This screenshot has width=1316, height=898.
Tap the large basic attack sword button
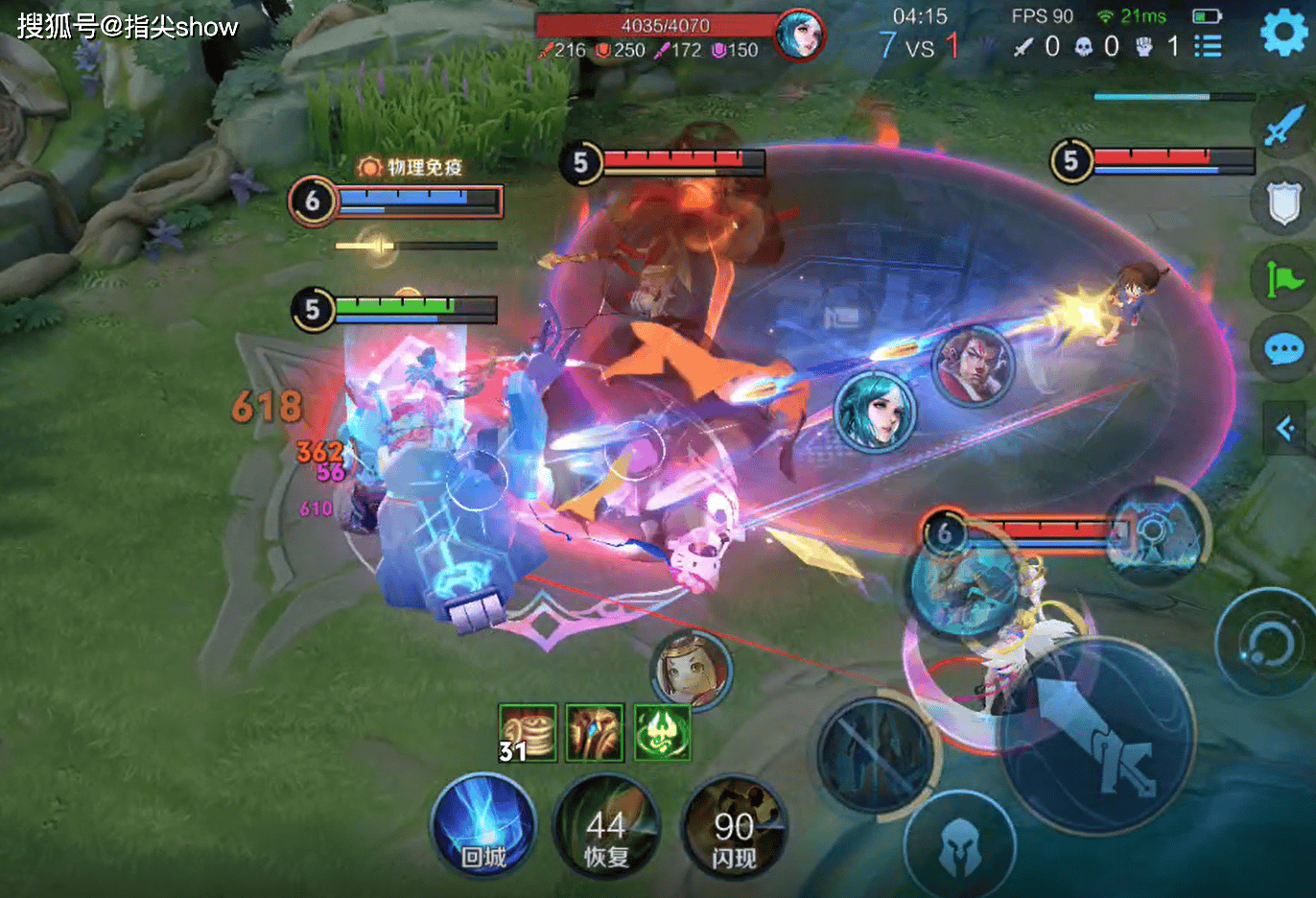1096,733
